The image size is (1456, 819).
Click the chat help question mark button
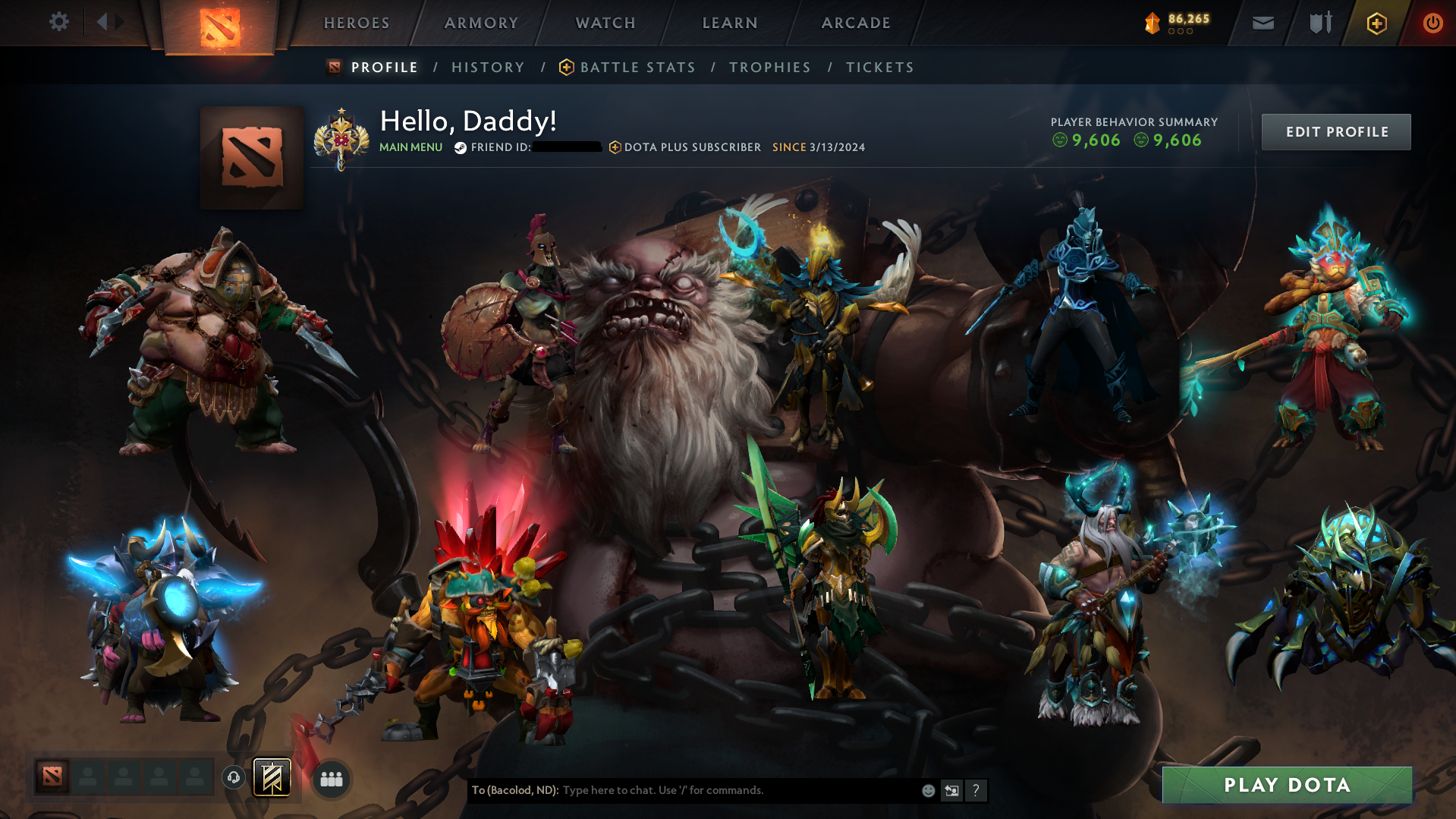[x=976, y=790]
